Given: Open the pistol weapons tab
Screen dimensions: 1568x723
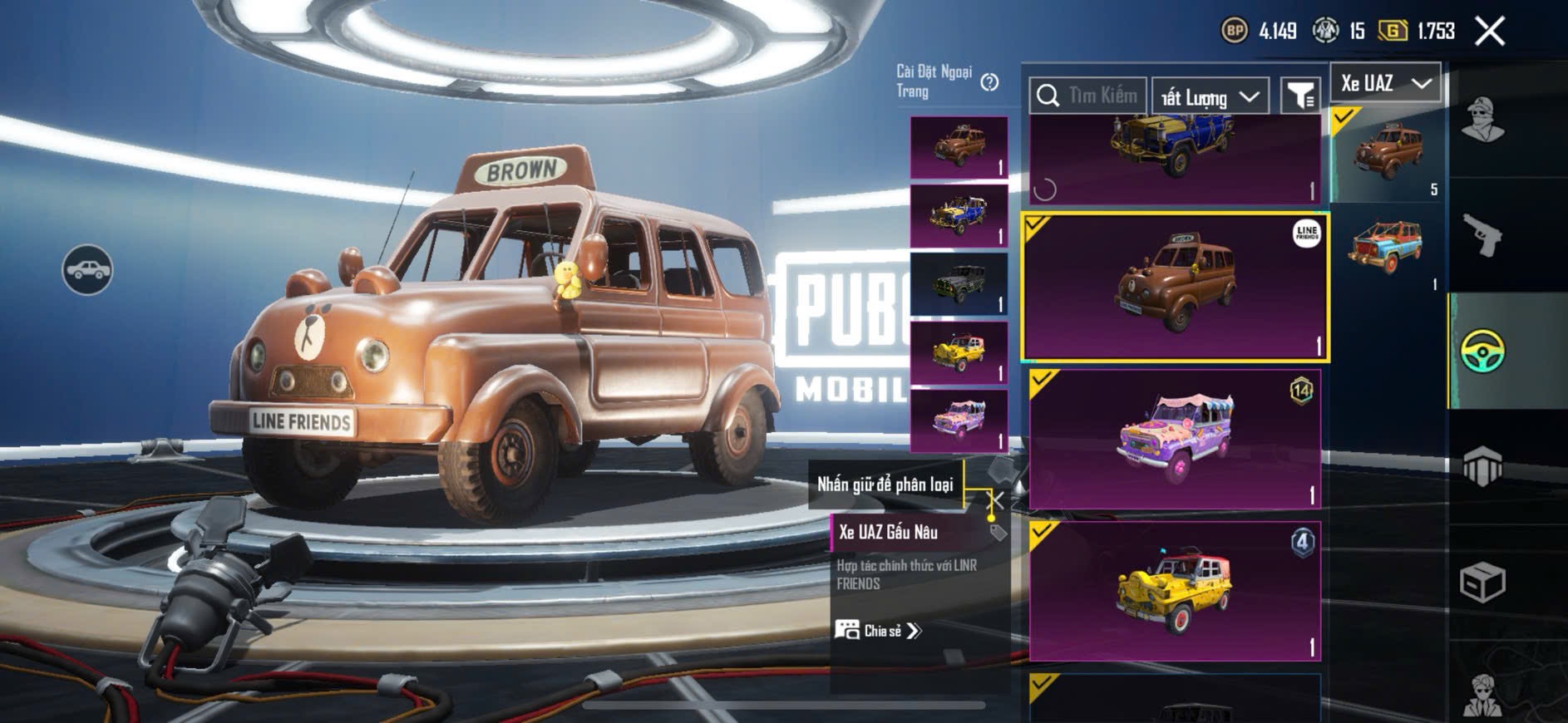Looking at the screenshot, I should 1482,235.
